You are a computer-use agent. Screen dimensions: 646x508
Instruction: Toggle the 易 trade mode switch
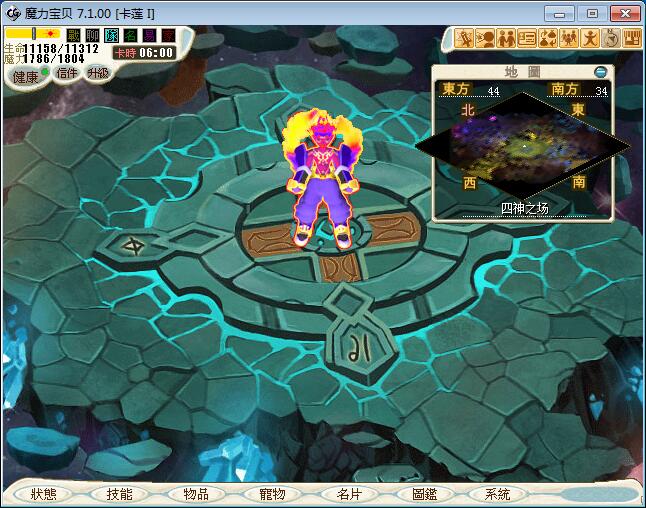click(x=150, y=34)
